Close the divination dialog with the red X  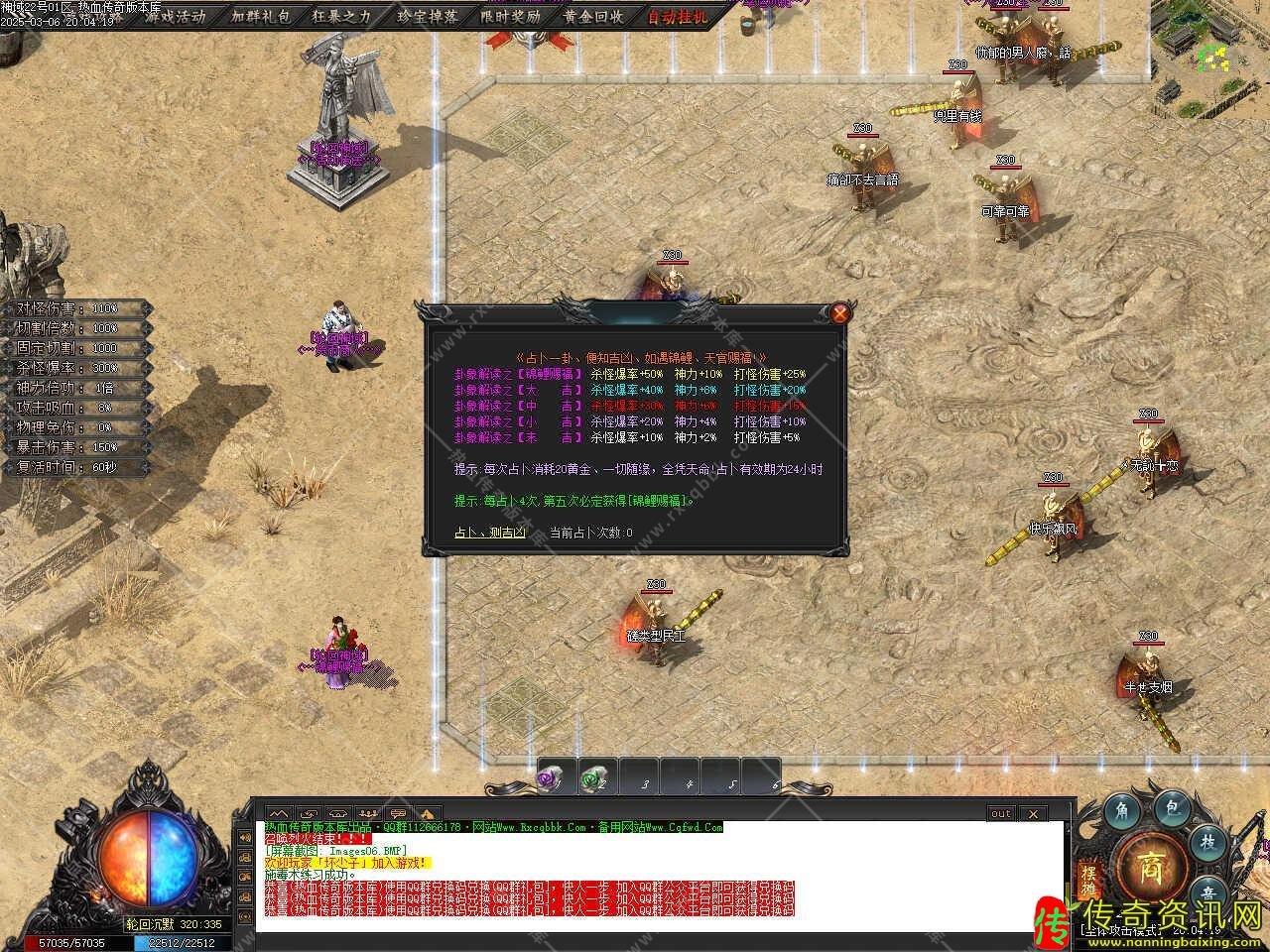click(x=840, y=314)
